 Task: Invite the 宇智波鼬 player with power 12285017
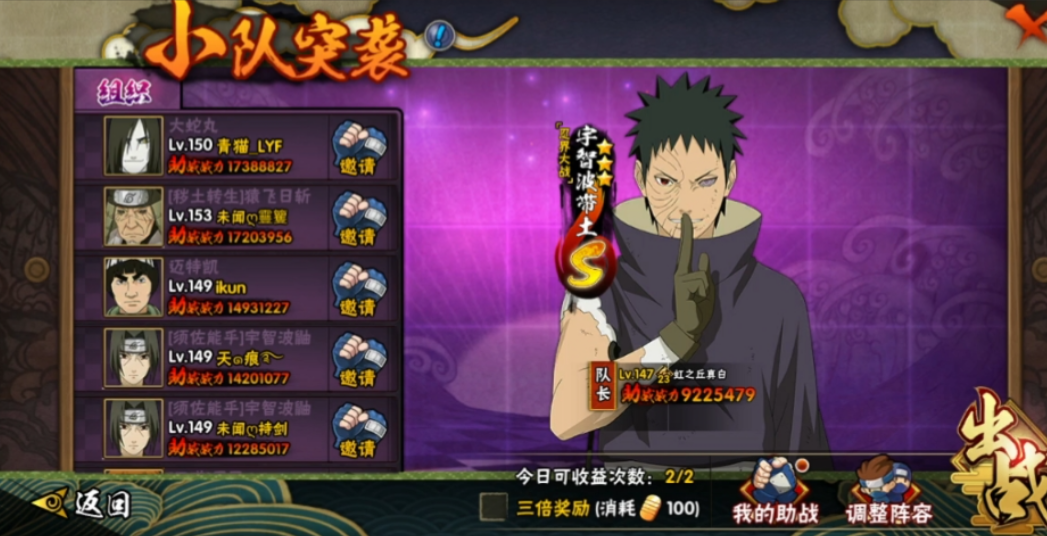tap(358, 429)
